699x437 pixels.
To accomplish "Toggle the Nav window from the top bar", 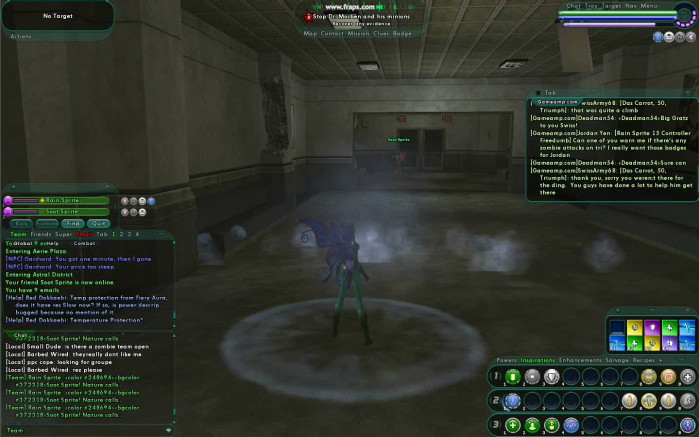I will pos(631,6).
